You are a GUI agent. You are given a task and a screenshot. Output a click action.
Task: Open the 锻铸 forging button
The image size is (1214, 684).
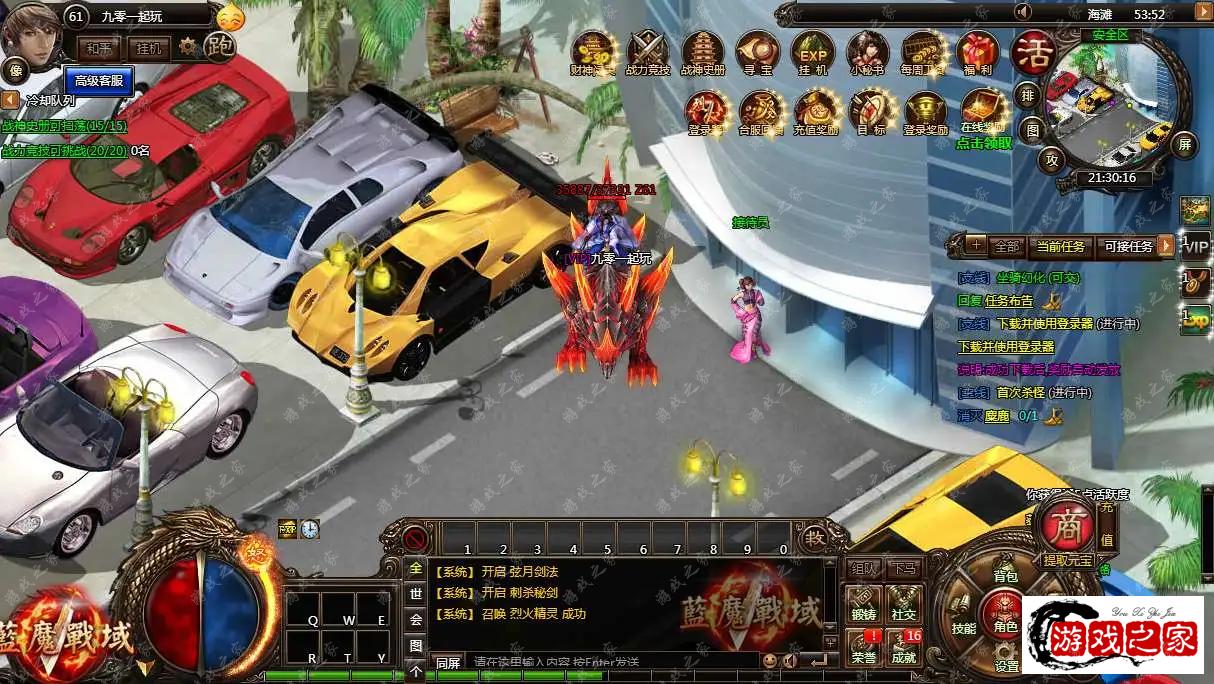tap(863, 603)
